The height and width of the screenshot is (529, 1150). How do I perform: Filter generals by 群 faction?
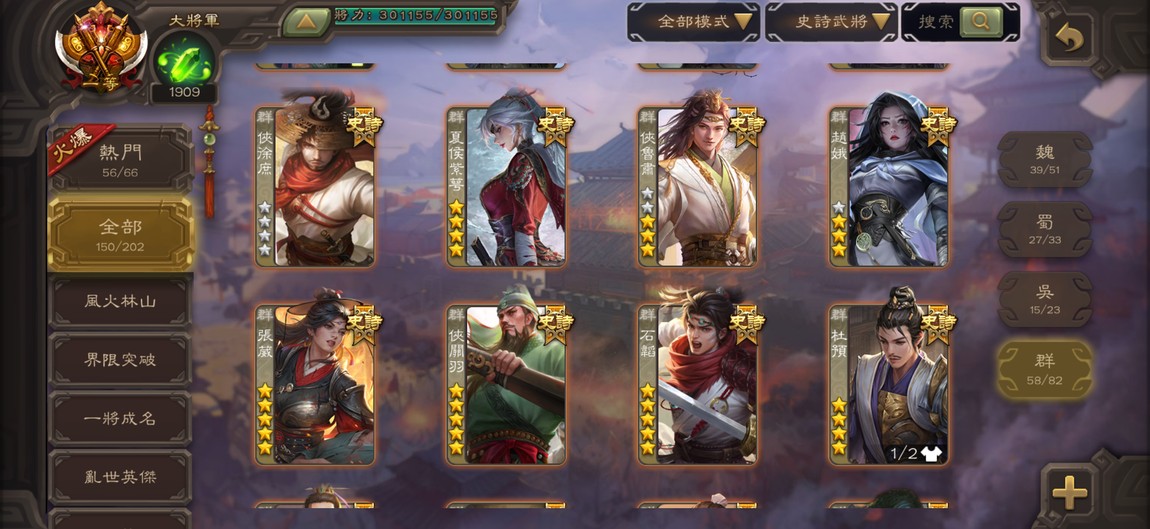(x=1044, y=369)
